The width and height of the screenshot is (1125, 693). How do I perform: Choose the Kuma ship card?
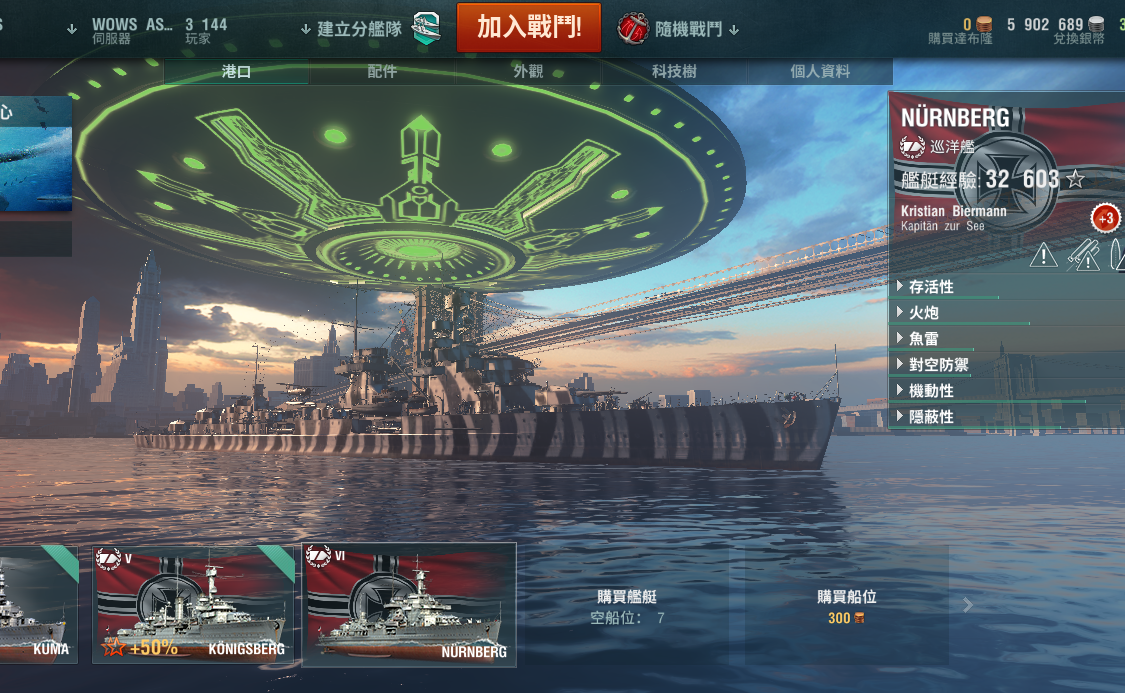point(38,604)
